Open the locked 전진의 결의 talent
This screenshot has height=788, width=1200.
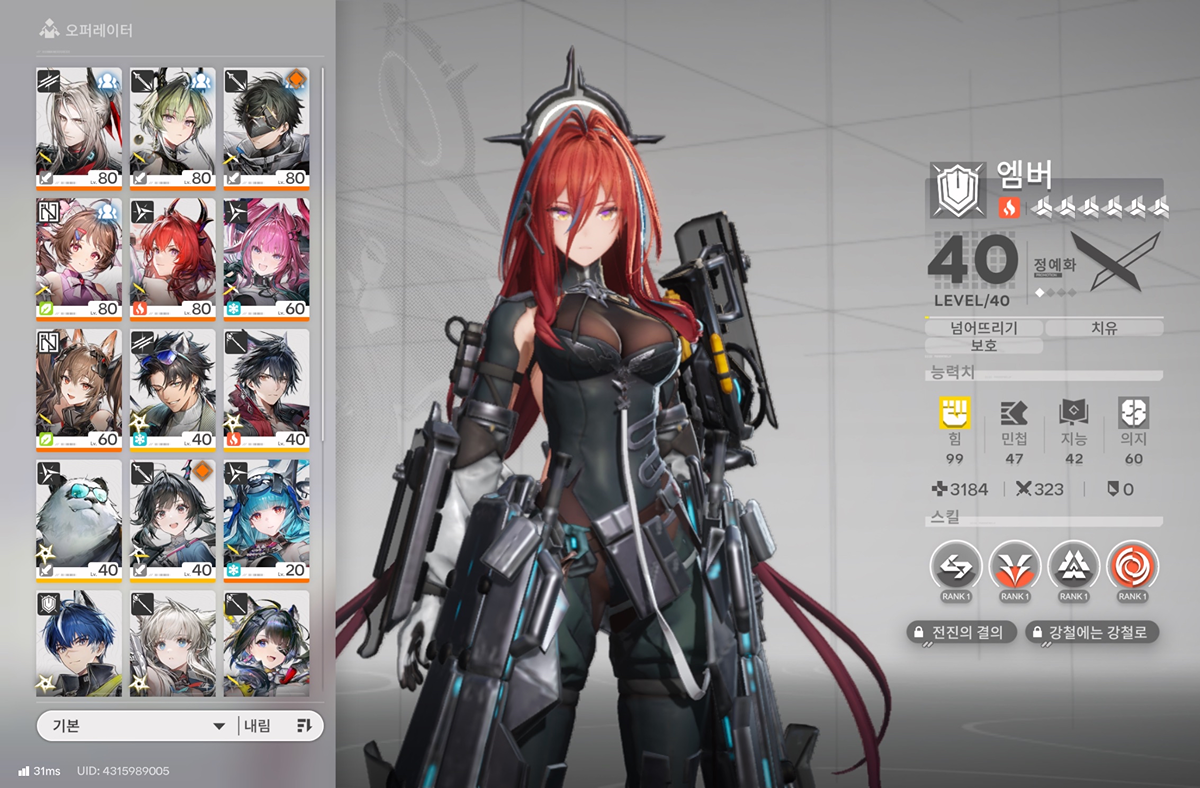(961, 632)
